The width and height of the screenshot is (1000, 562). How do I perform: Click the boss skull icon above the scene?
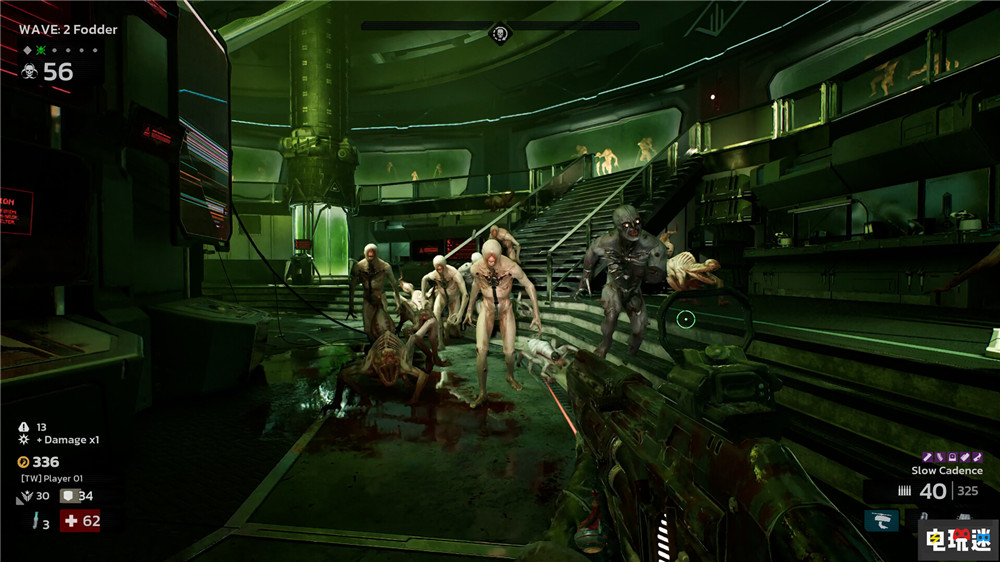[x=499, y=36]
